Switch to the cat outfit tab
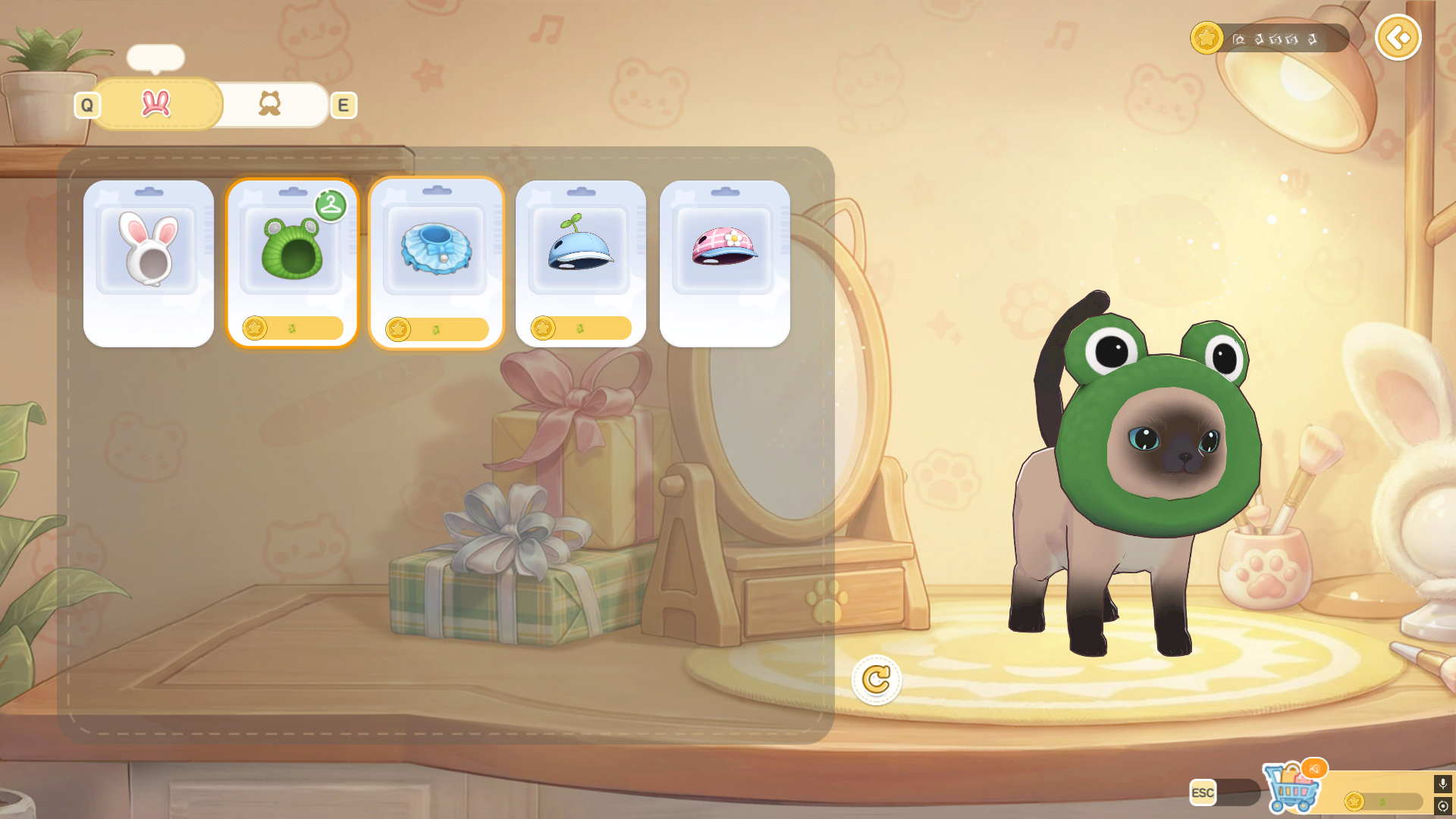 tap(270, 104)
